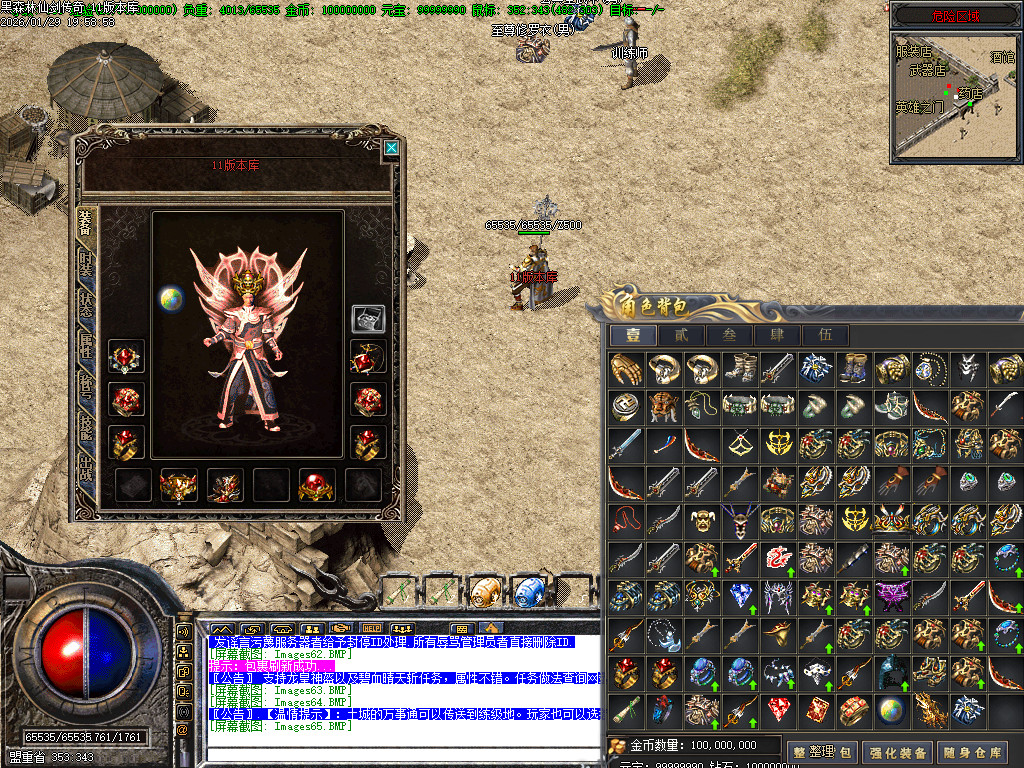Open 强化装备 equipment enhancement
Viewport: 1024px width, 768px height.
pyautogui.click(x=897, y=751)
